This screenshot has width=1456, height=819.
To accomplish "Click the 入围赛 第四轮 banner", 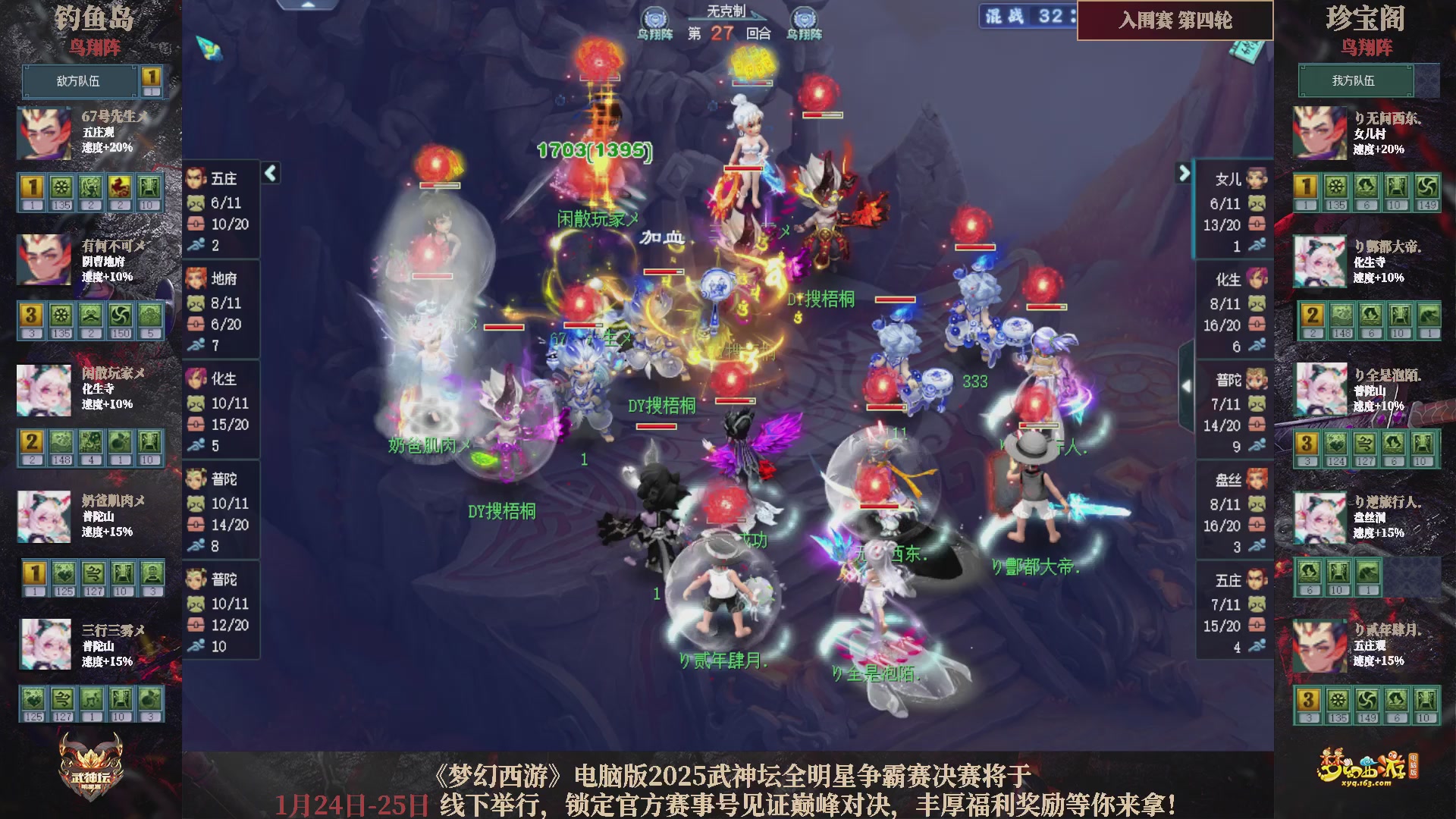I will pos(1174,22).
